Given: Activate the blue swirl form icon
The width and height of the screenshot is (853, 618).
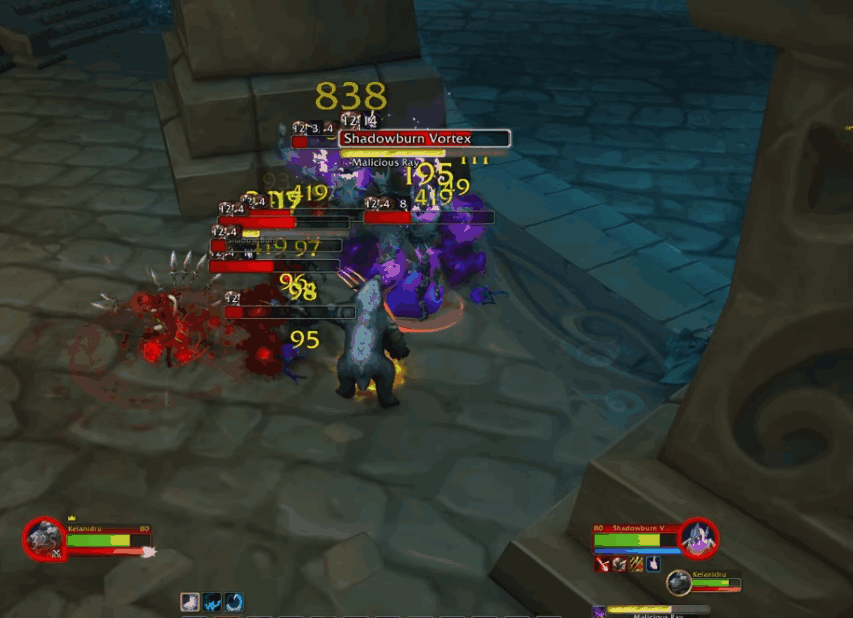Looking at the screenshot, I should (233, 602).
